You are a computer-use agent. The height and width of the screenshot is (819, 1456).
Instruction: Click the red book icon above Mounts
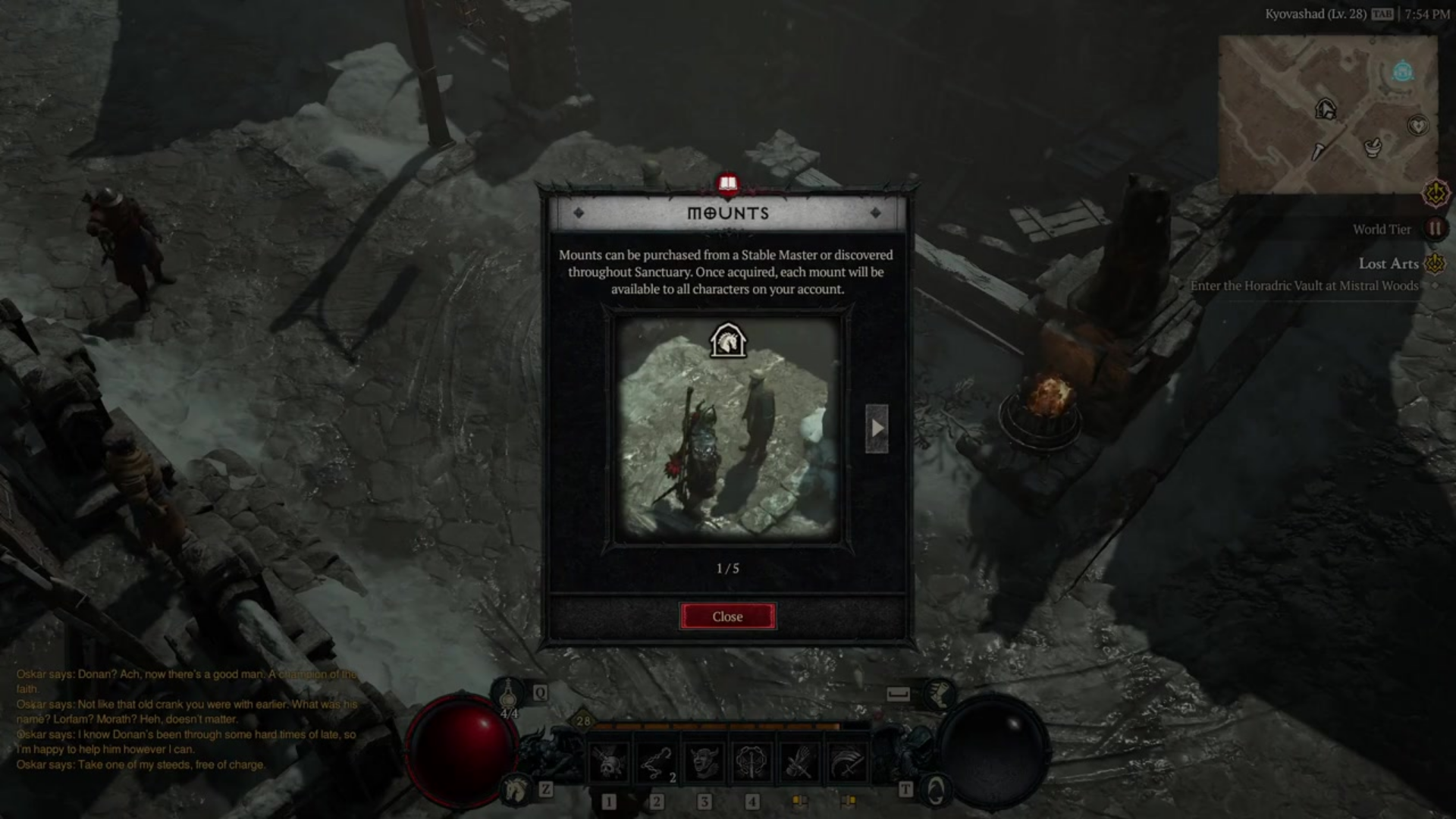pos(728,184)
